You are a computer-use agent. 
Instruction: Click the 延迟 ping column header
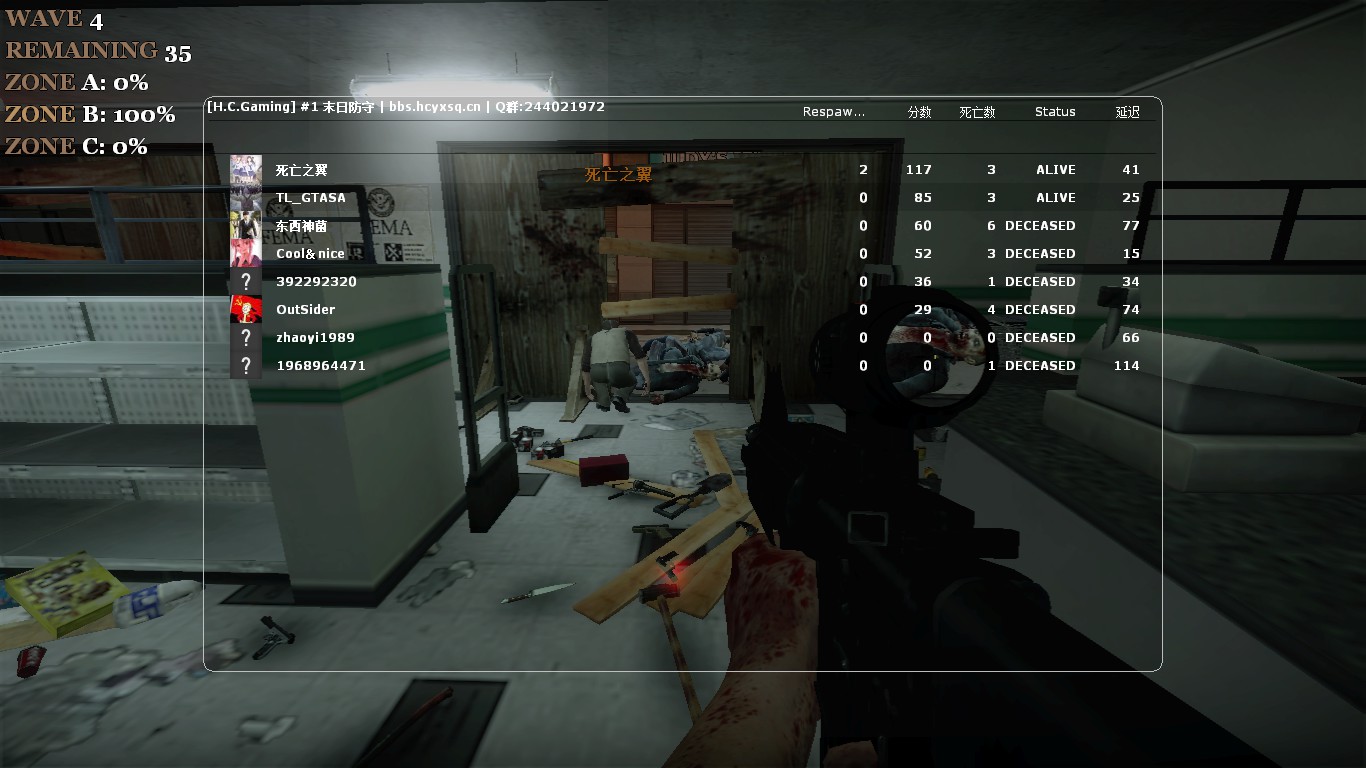point(1127,112)
